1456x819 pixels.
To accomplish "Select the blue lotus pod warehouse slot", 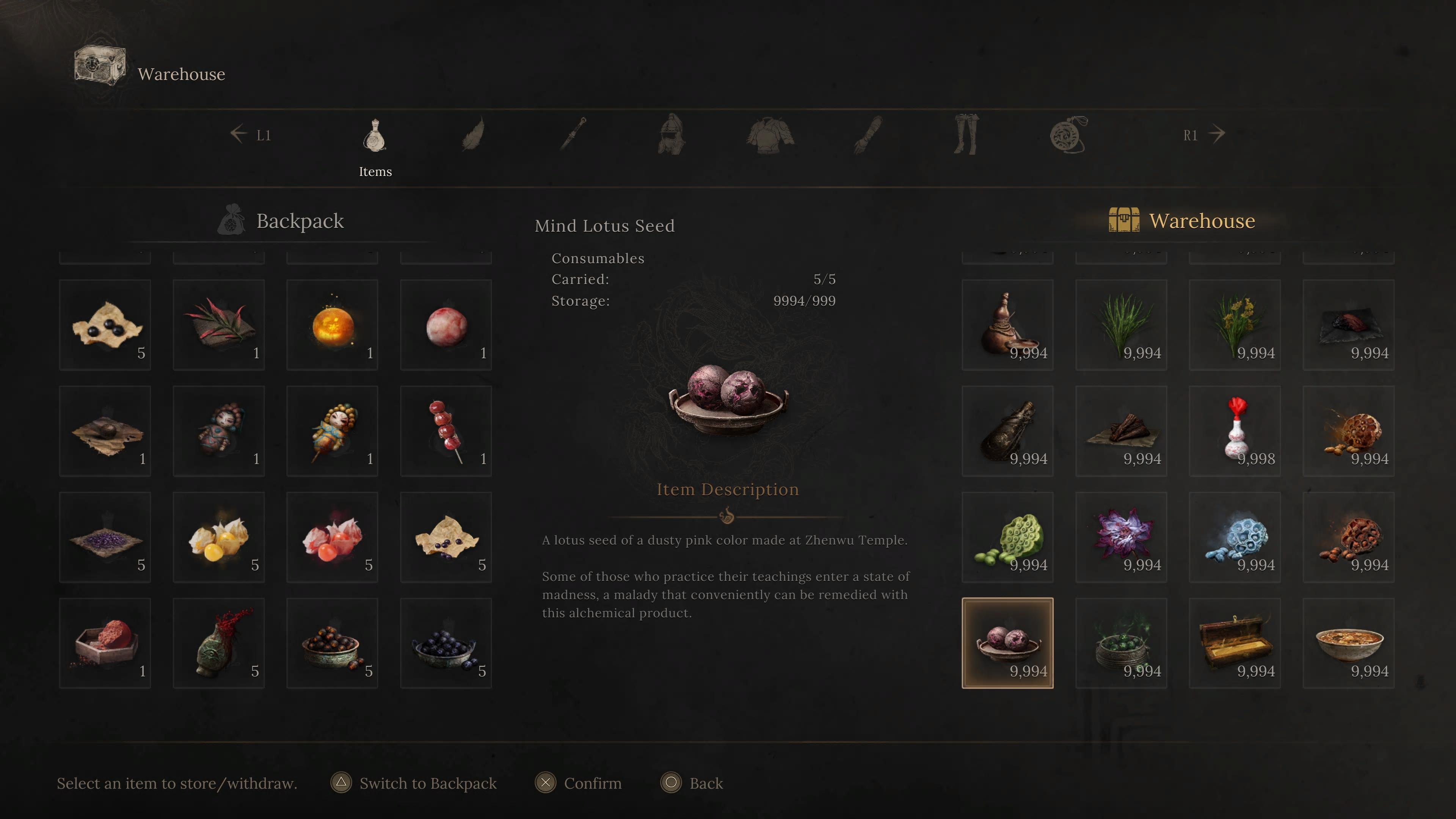I will click(1235, 537).
